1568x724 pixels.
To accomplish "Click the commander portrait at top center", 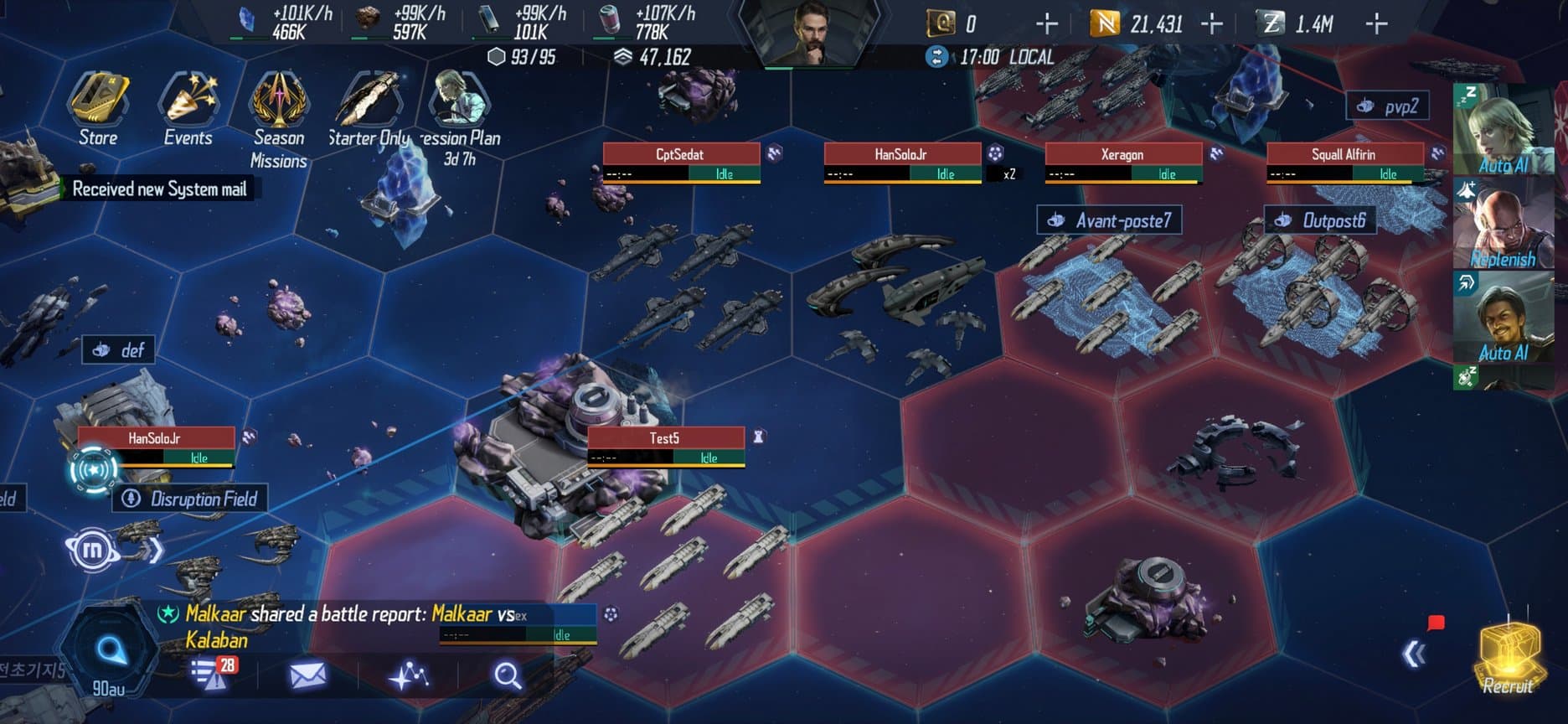I will (808, 34).
